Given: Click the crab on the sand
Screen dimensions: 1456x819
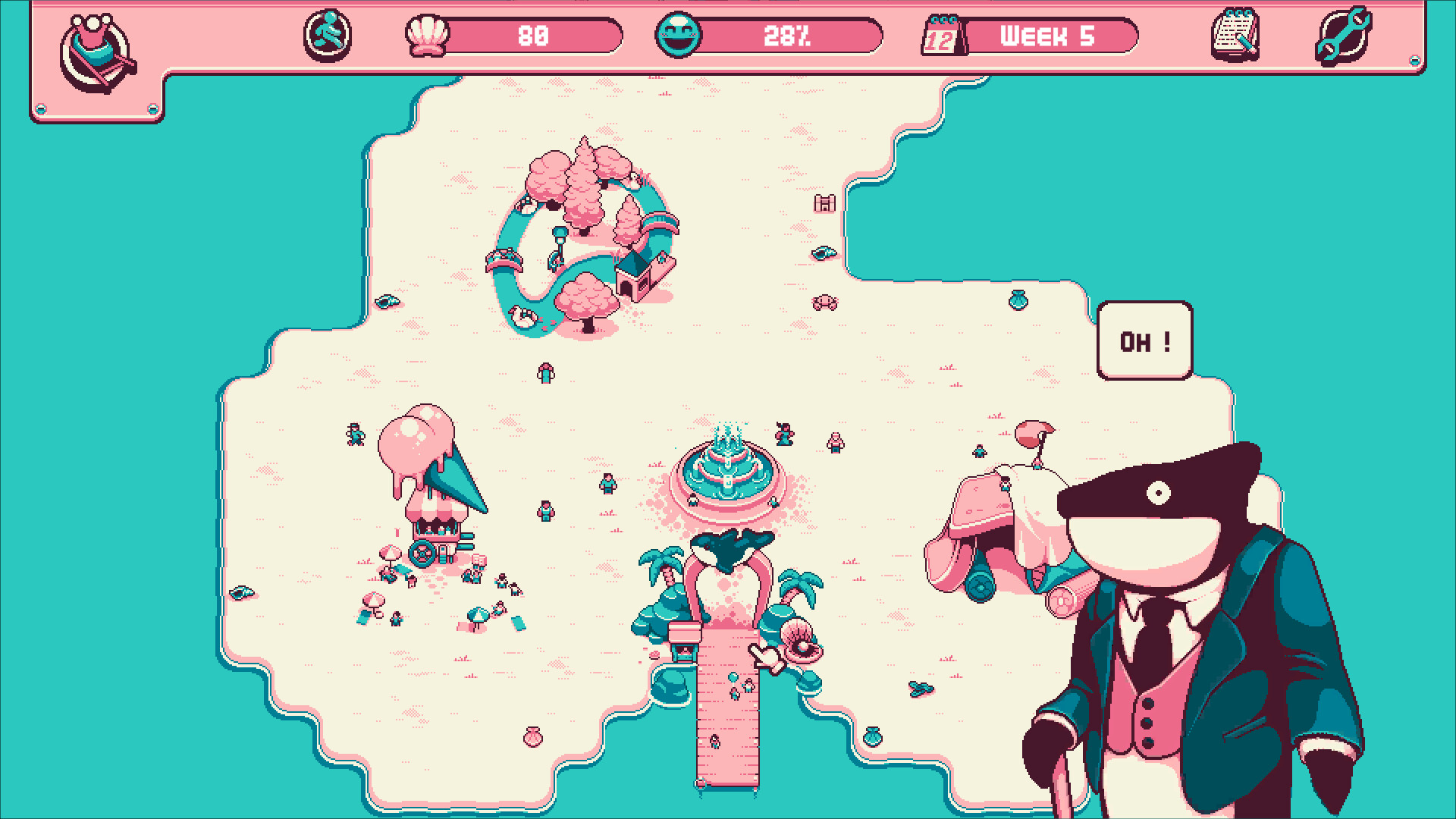Looking at the screenshot, I should 826,300.
